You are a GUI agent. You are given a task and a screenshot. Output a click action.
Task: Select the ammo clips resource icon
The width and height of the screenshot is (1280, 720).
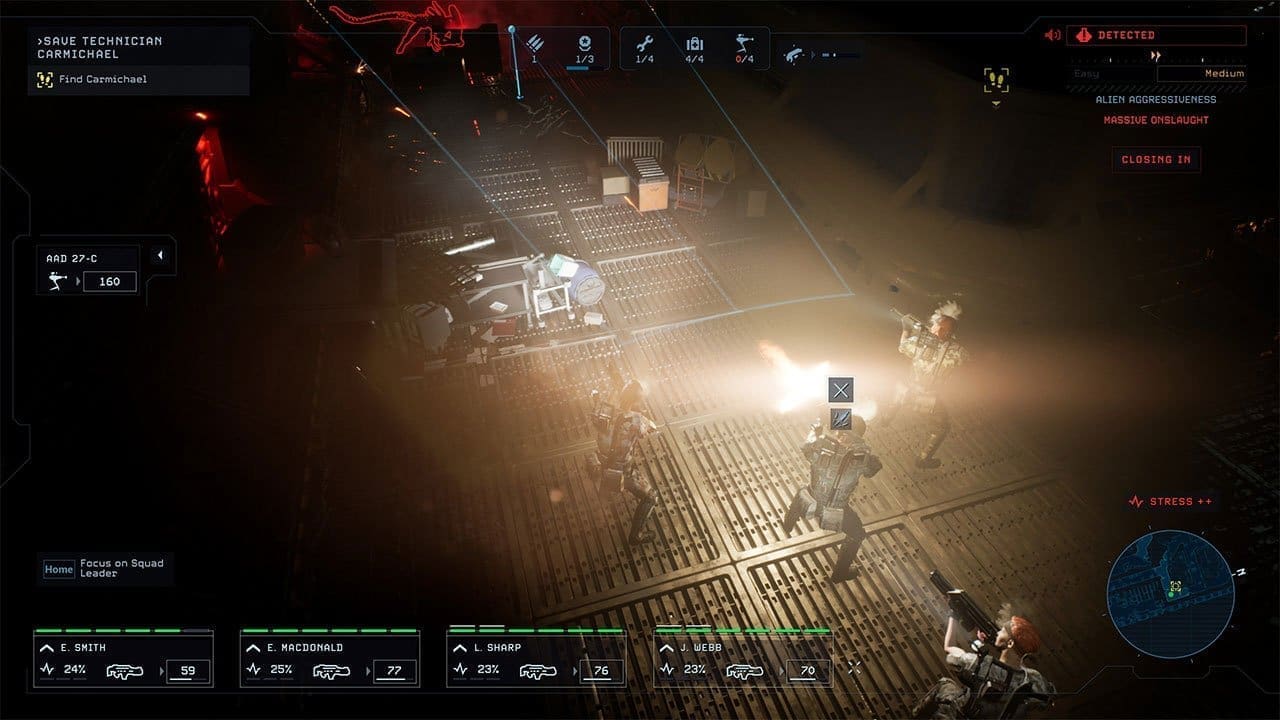(535, 44)
